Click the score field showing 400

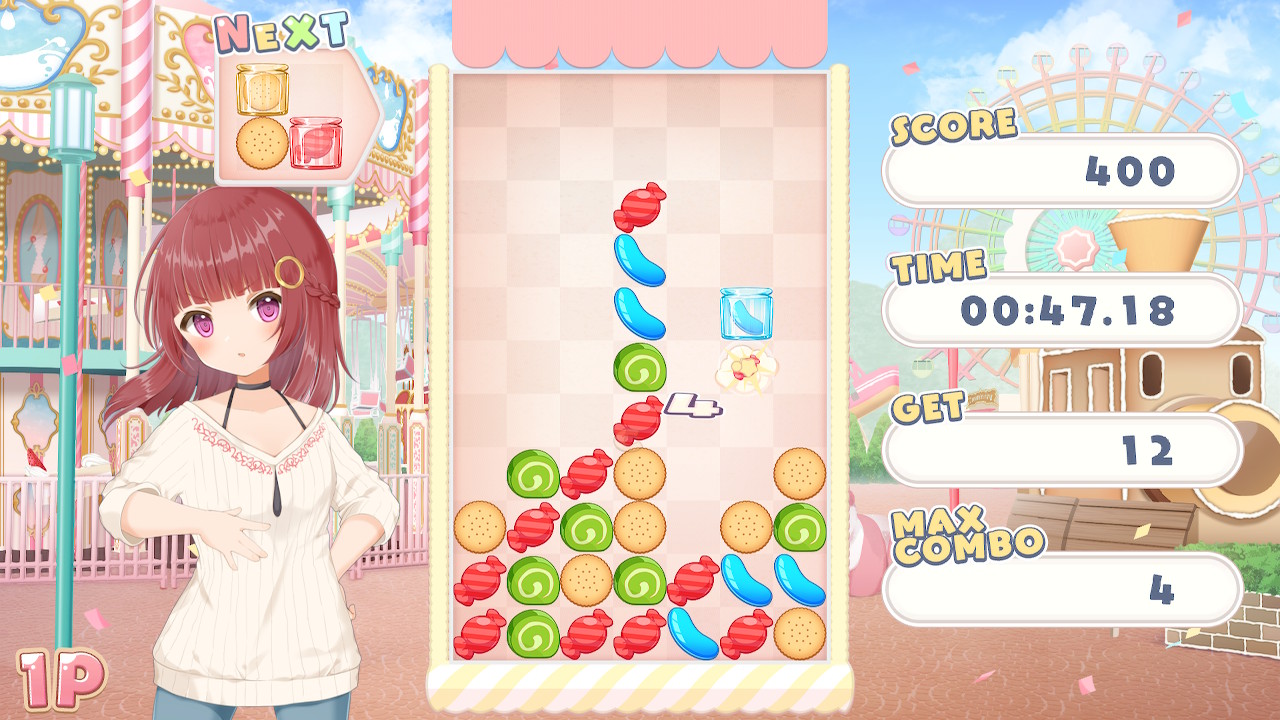pos(1062,171)
